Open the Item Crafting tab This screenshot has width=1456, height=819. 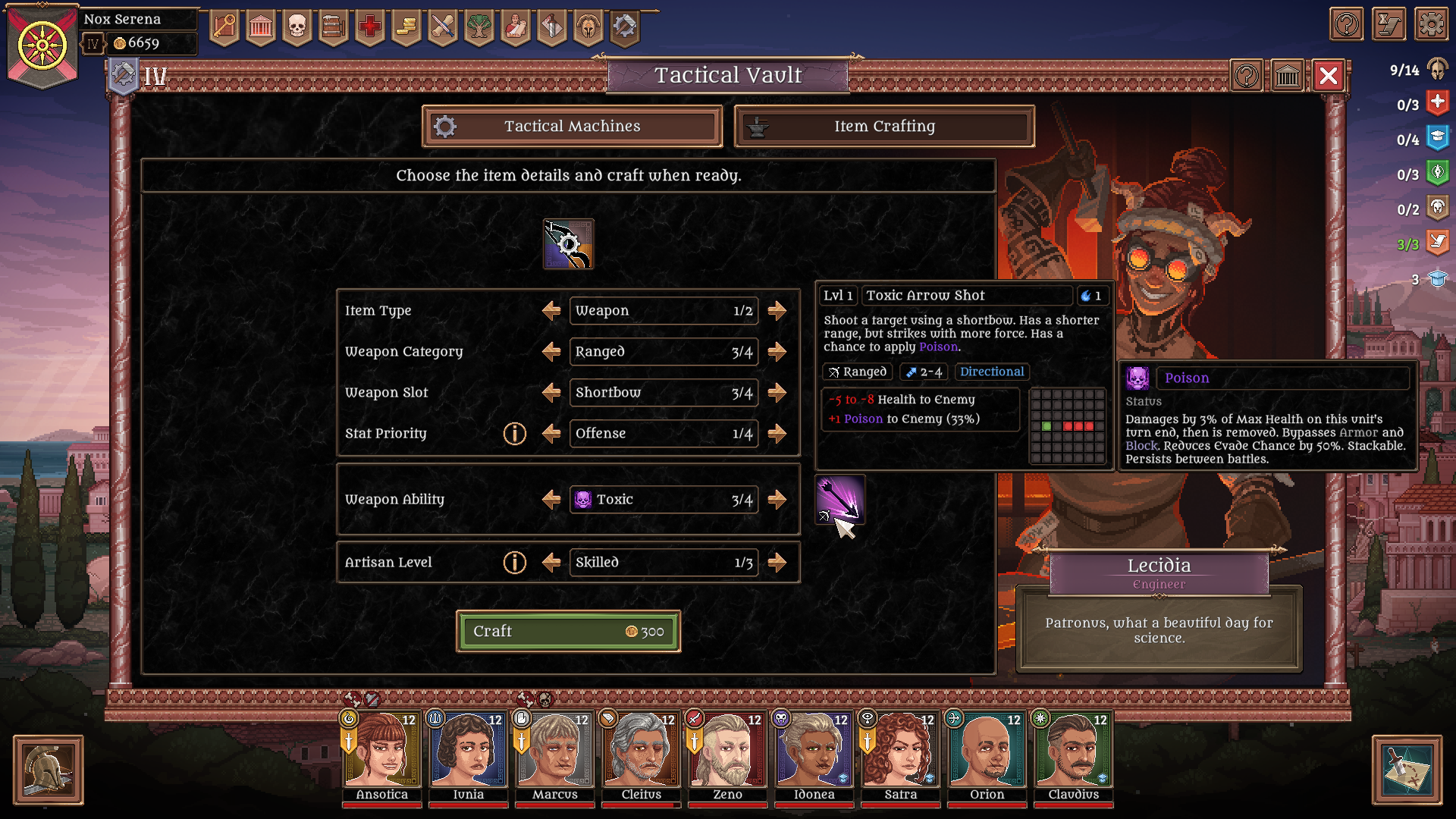884,126
